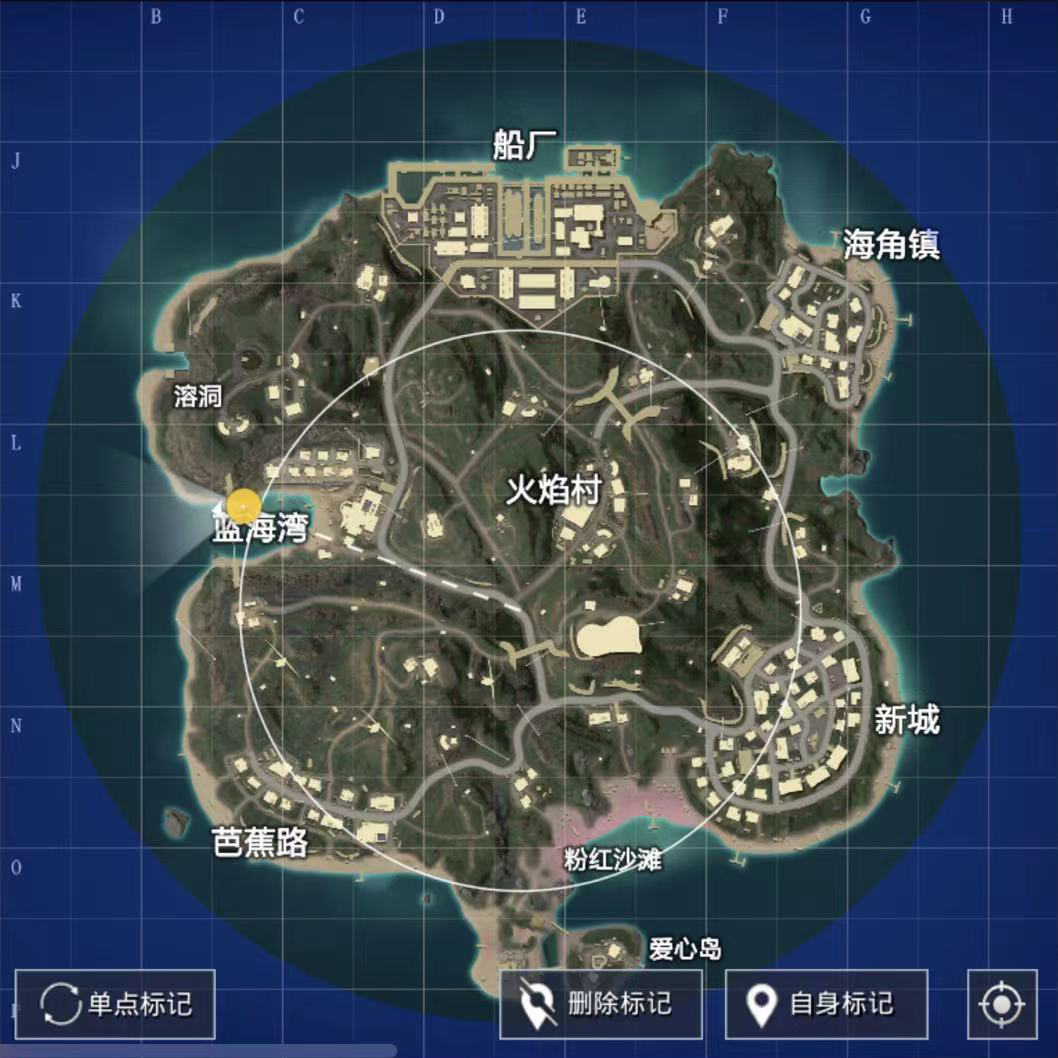Mark the 爱心岛 island label
The image size is (1058, 1058).
(x=685, y=948)
